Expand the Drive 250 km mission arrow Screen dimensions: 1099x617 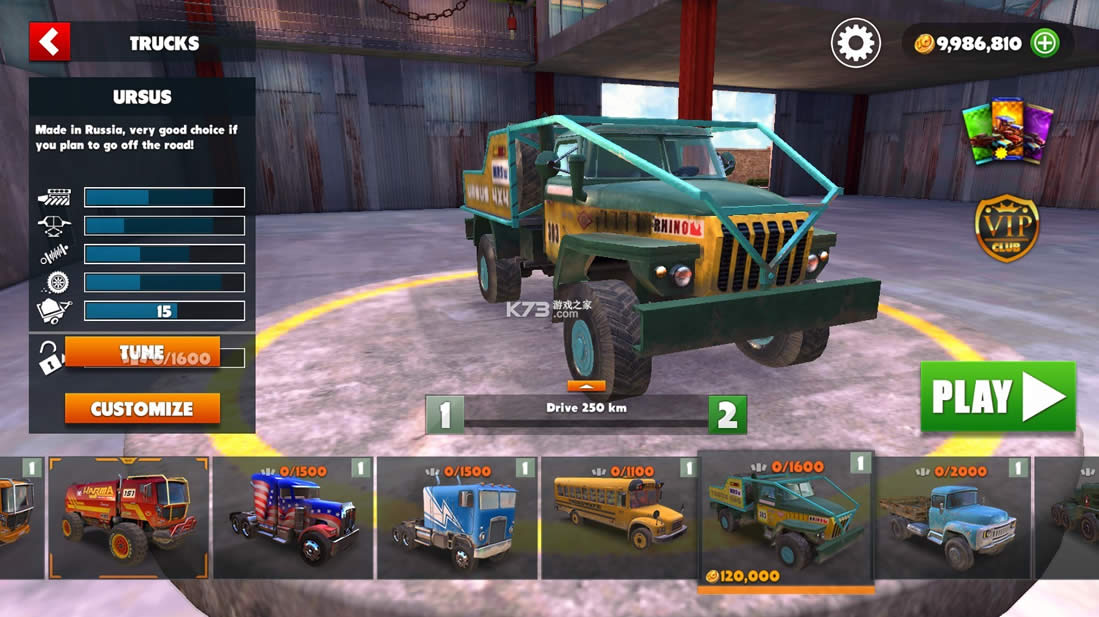pos(586,386)
